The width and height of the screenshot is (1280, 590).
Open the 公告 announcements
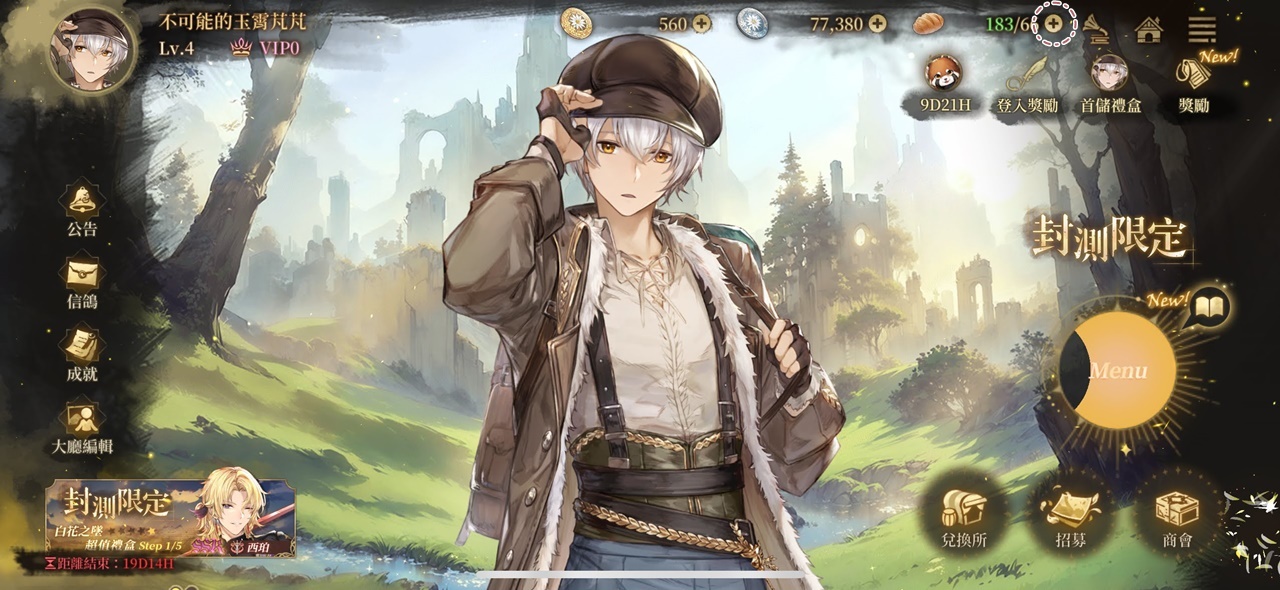[x=82, y=208]
